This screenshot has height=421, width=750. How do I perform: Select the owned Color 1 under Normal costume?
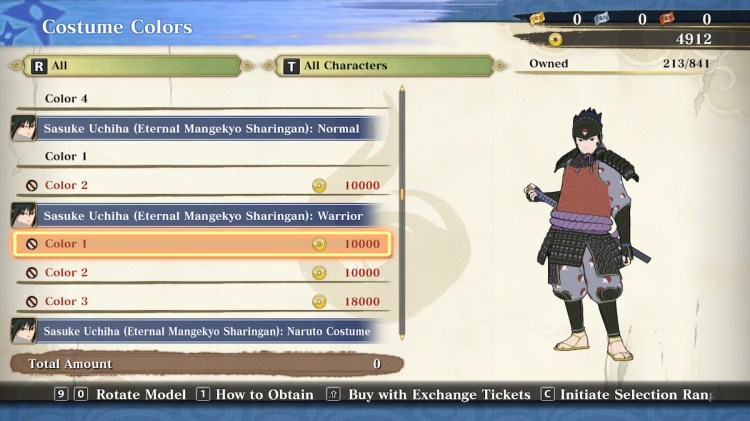coord(200,157)
